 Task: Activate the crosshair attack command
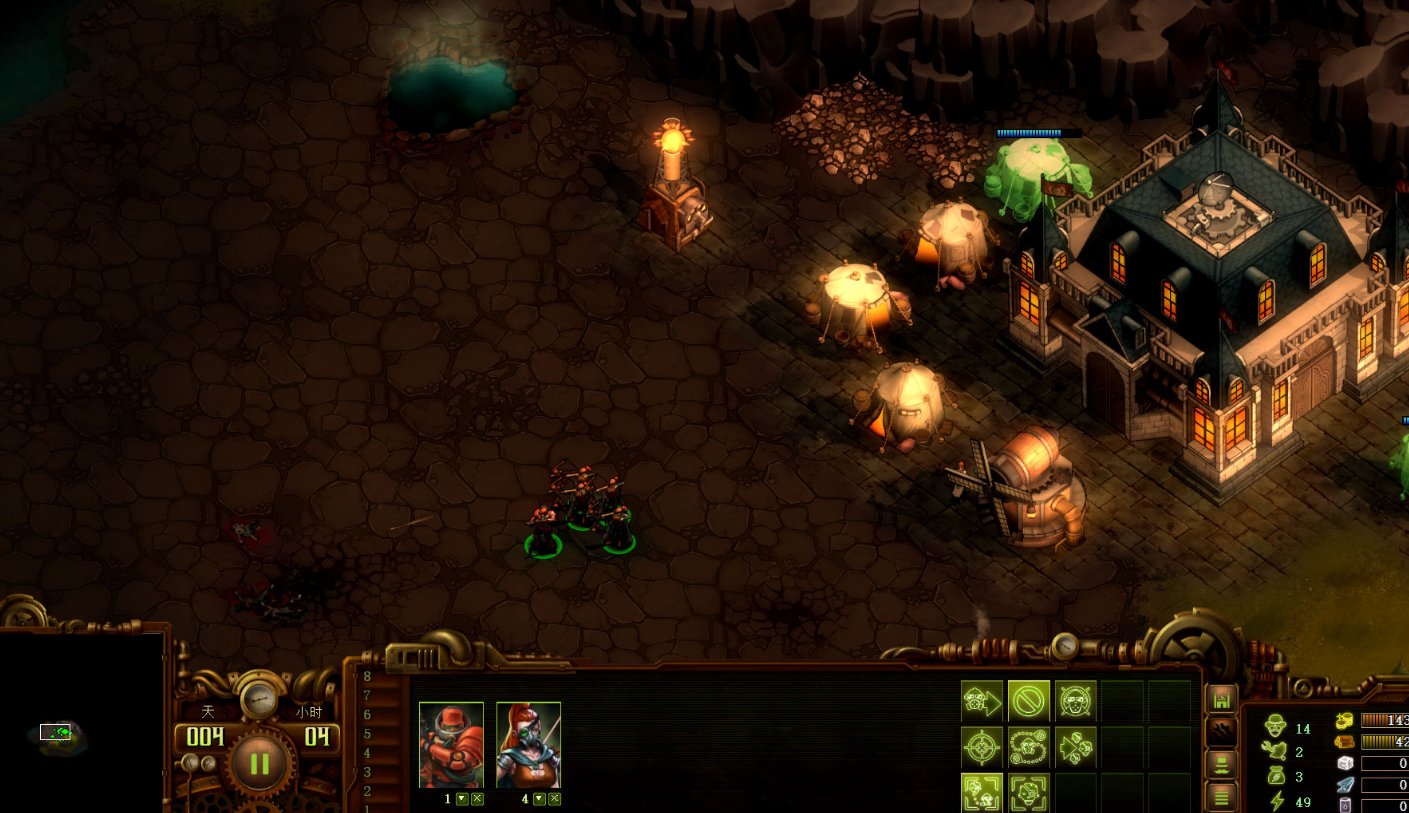(x=982, y=747)
